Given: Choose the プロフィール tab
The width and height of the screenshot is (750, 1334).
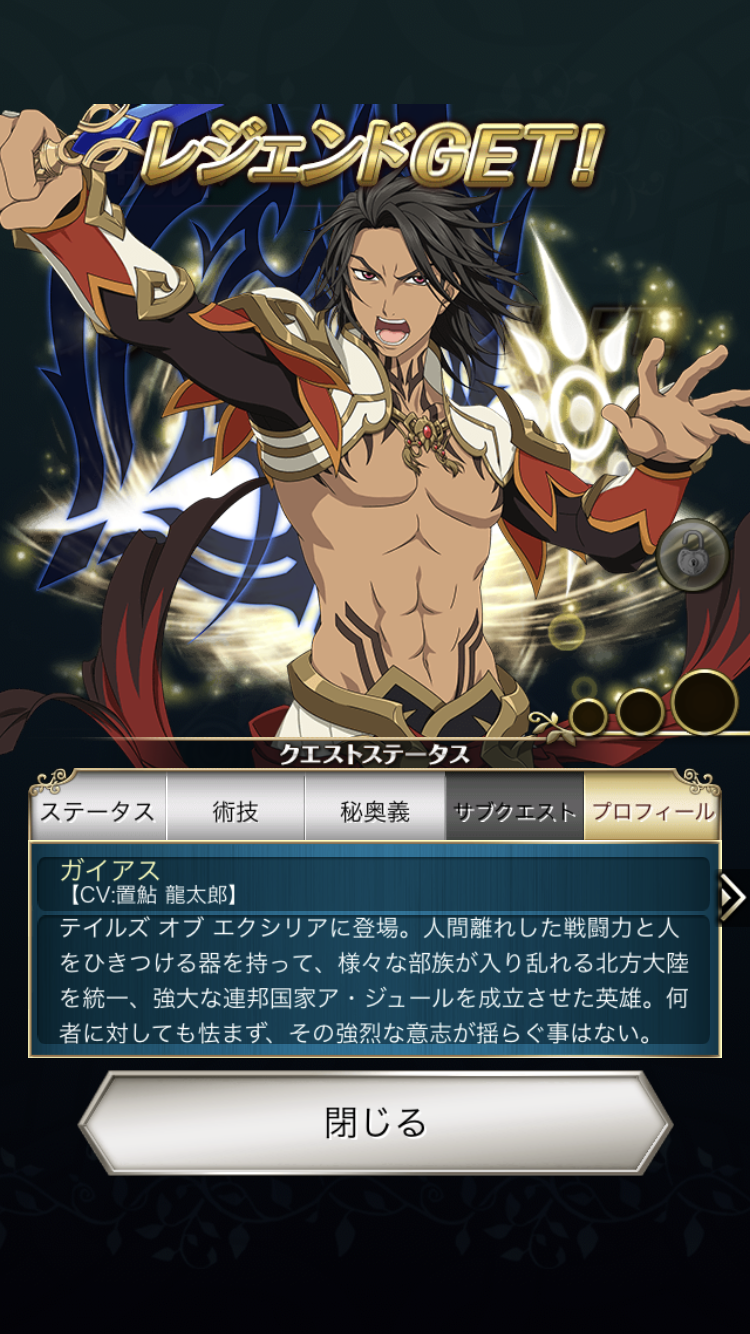Looking at the screenshot, I should click(x=652, y=811).
